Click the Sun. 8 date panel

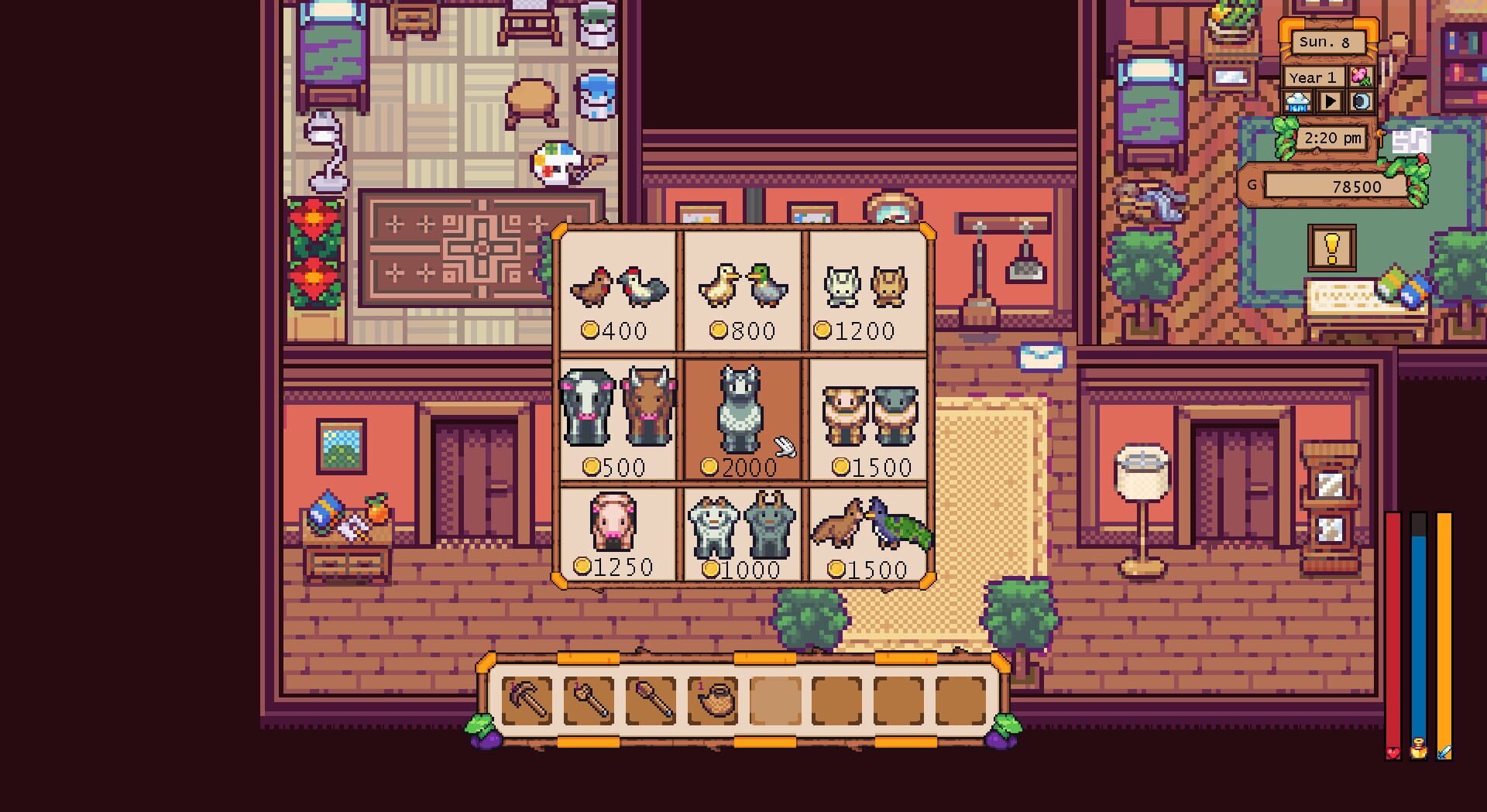(1328, 43)
